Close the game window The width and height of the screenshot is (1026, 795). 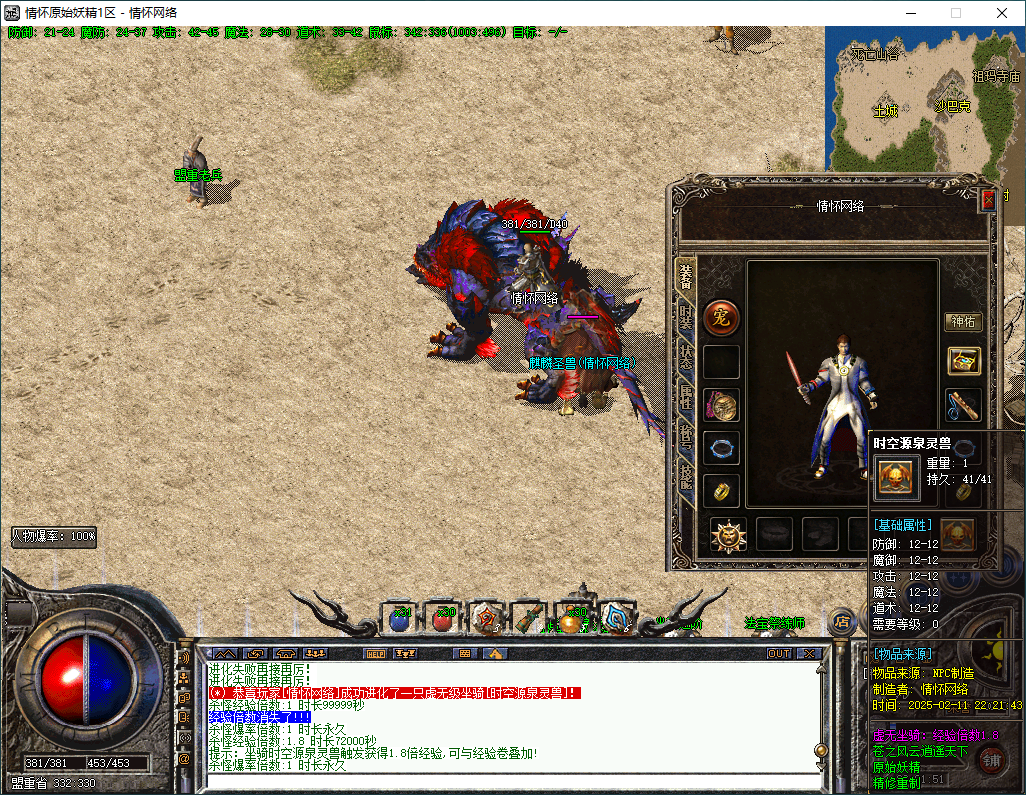[x=1002, y=13]
